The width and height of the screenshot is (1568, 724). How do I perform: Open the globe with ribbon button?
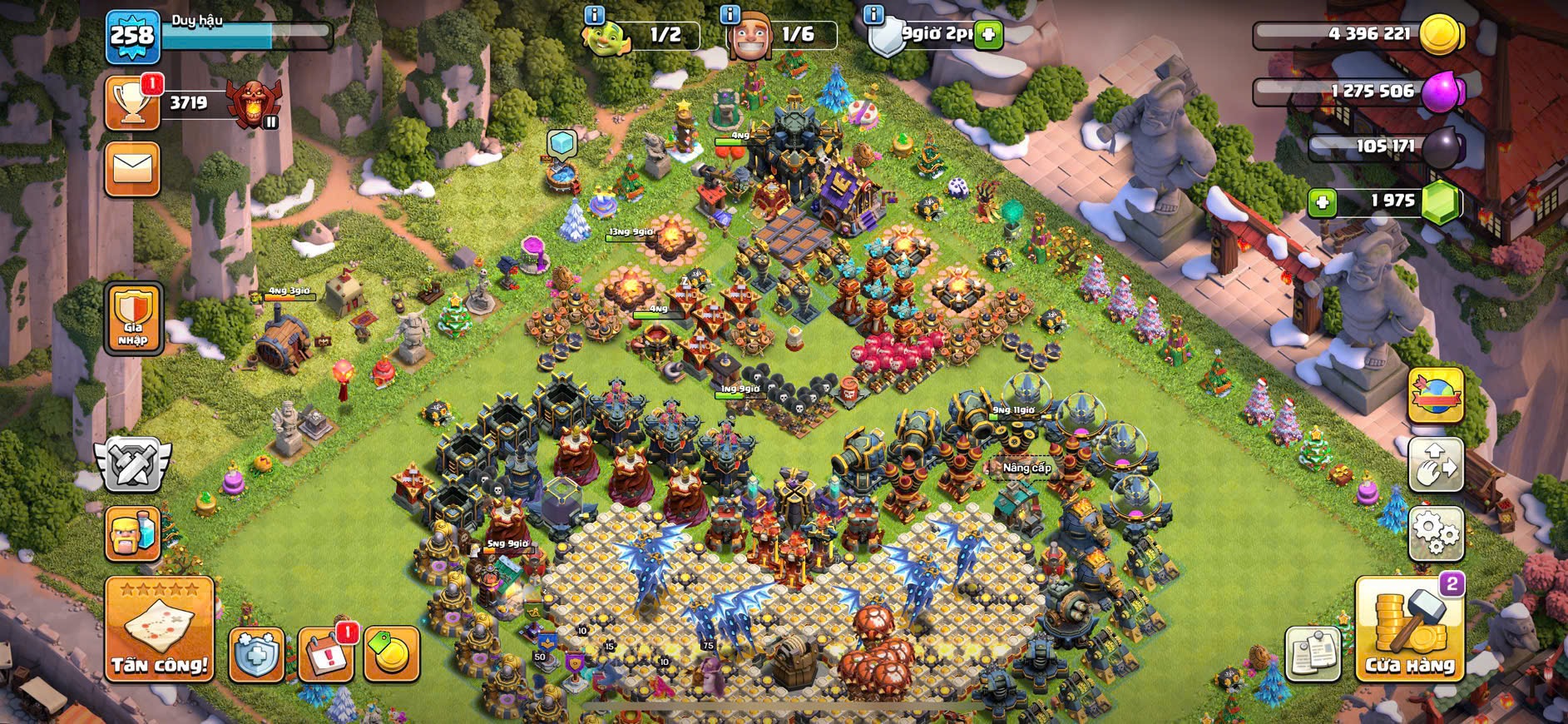[1436, 395]
